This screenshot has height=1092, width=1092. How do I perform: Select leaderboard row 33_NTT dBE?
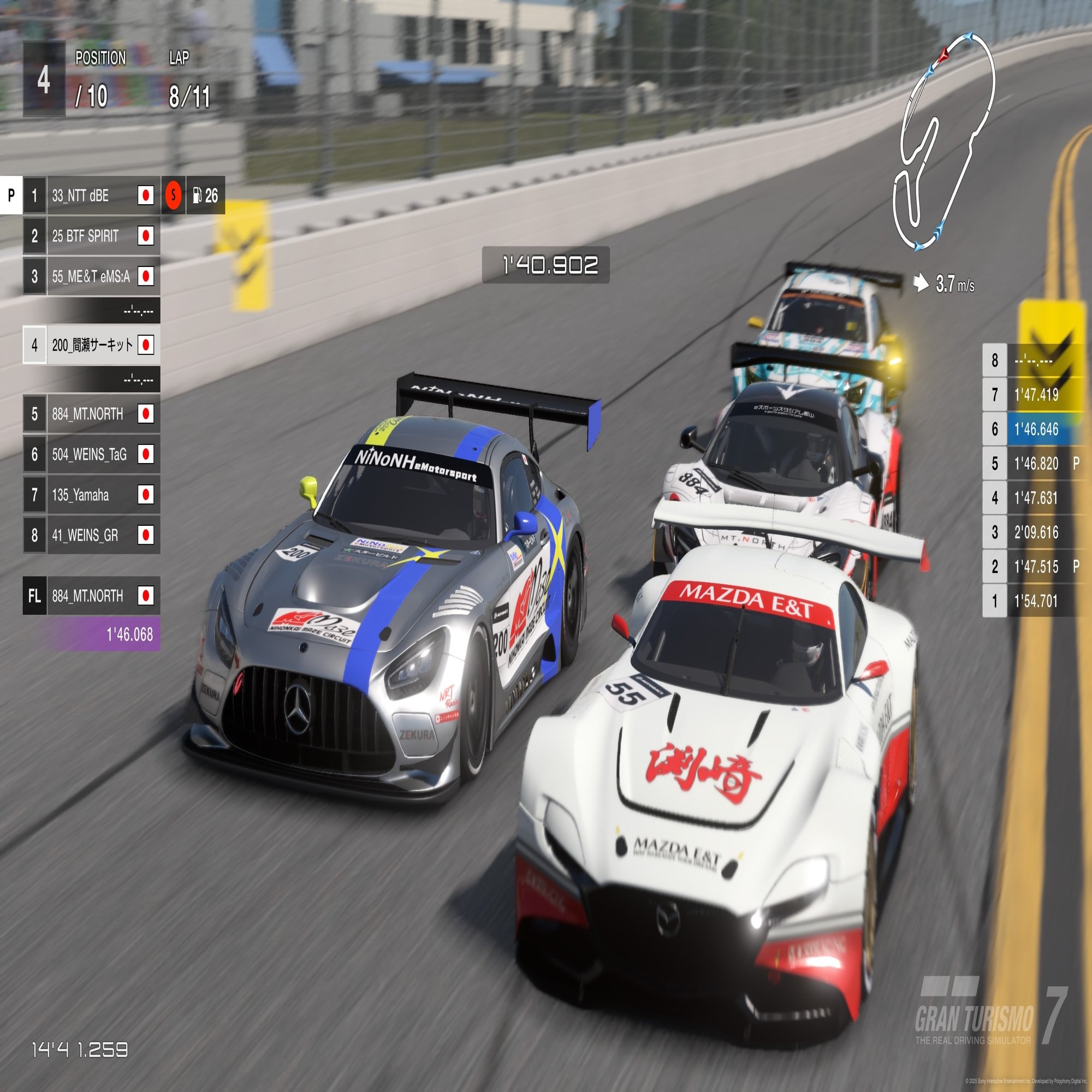pyautogui.click(x=91, y=195)
